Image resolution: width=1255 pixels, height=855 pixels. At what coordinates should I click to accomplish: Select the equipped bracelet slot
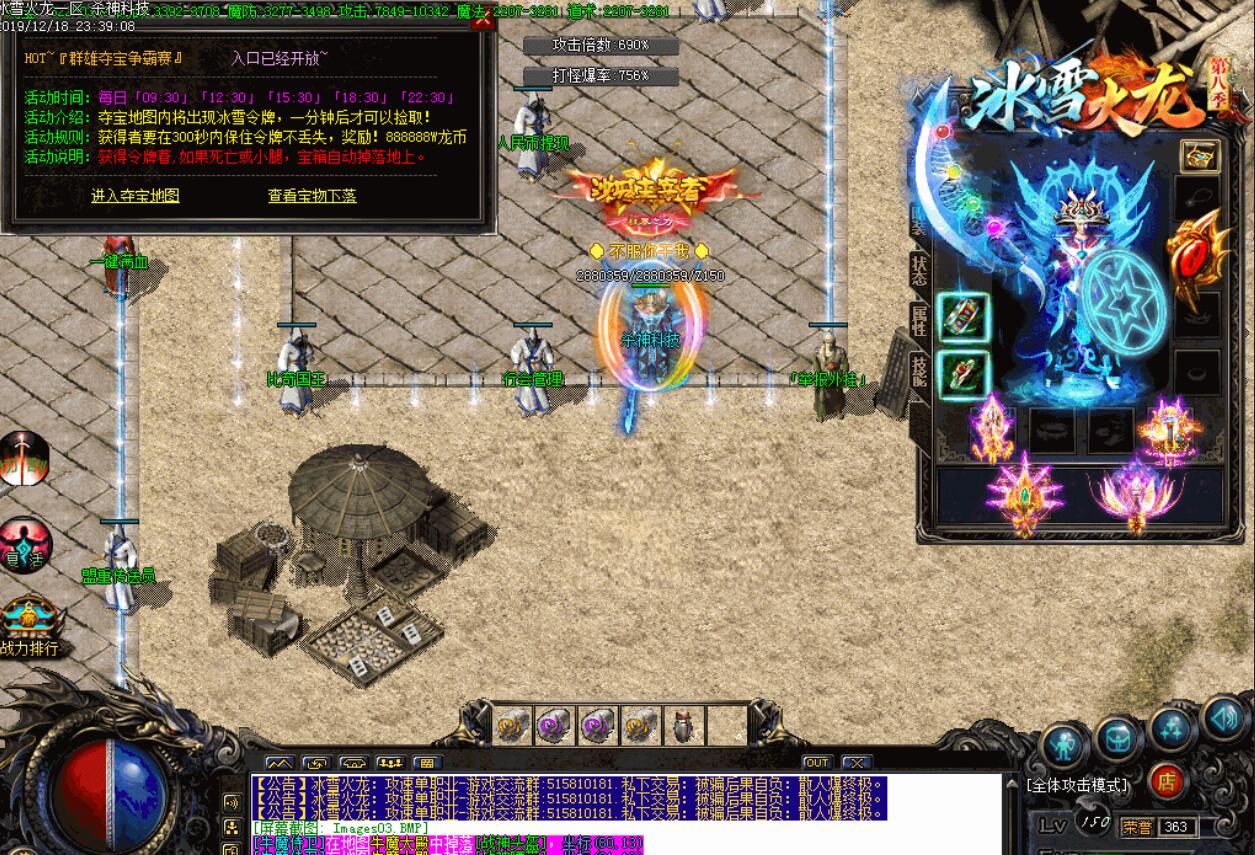click(963, 317)
